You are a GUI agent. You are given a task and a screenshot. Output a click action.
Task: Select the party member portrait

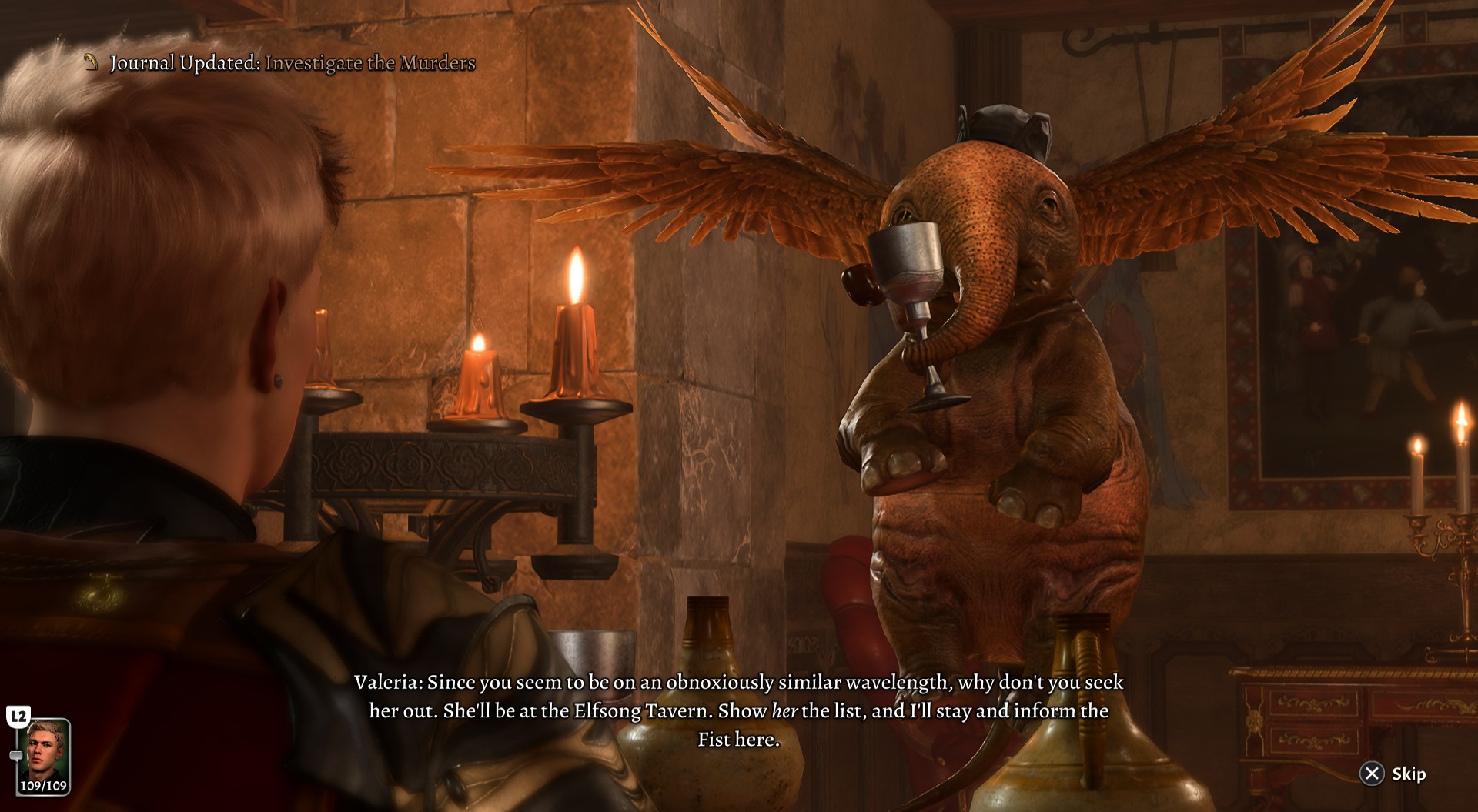[x=43, y=751]
